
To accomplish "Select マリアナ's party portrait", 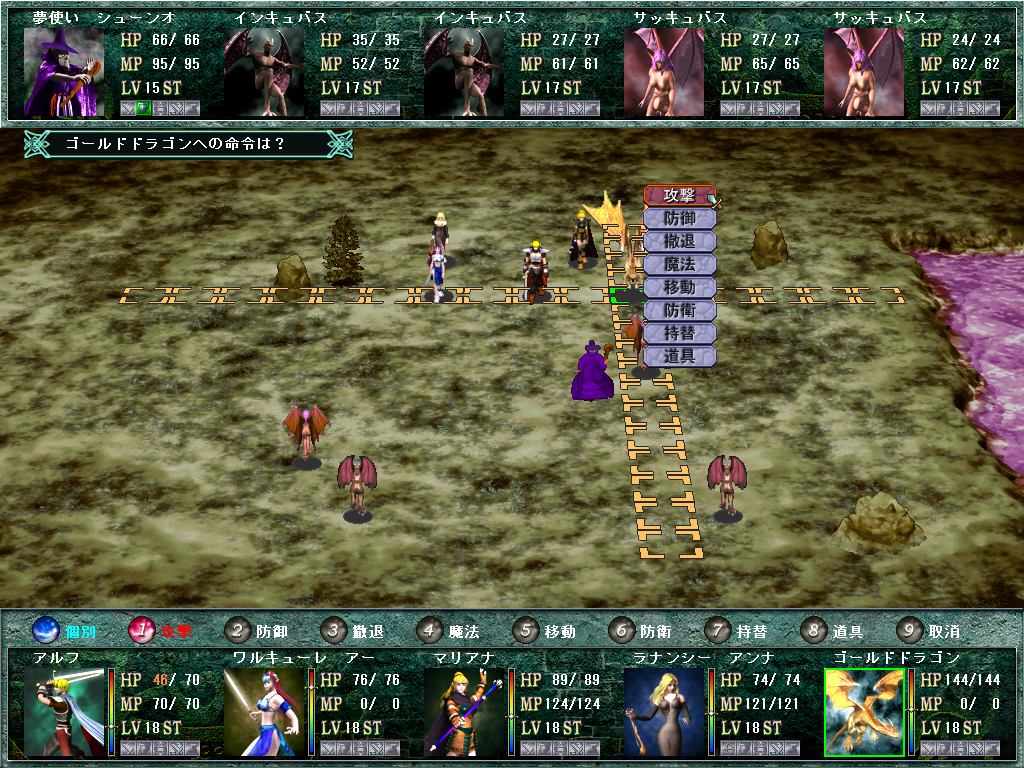I will click(464, 711).
